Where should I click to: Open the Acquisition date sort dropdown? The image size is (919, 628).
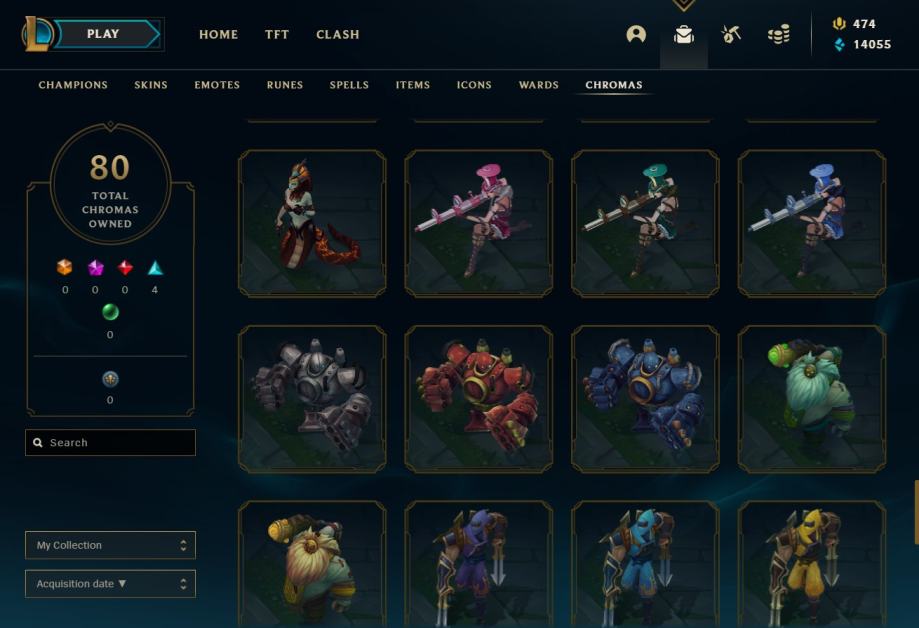pyautogui.click(x=110, y=584)
